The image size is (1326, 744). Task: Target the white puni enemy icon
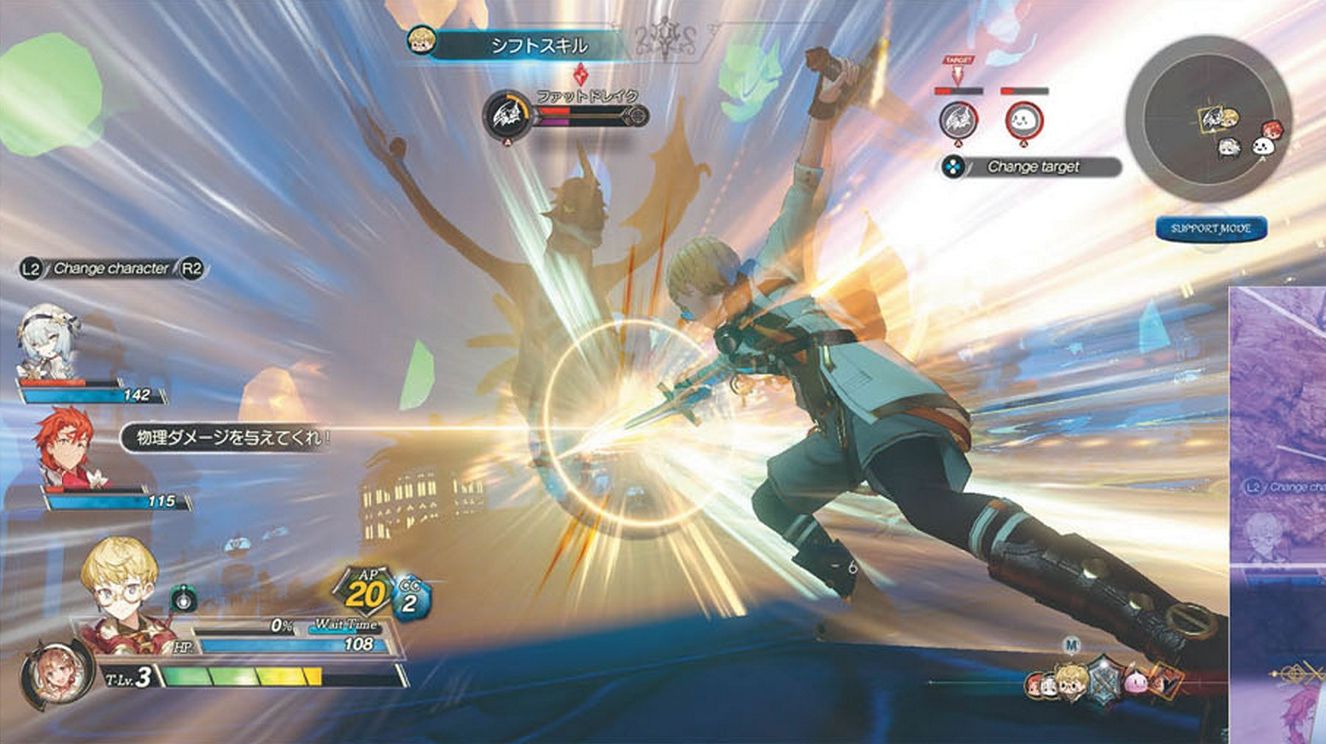click(x=1024, y=120)
